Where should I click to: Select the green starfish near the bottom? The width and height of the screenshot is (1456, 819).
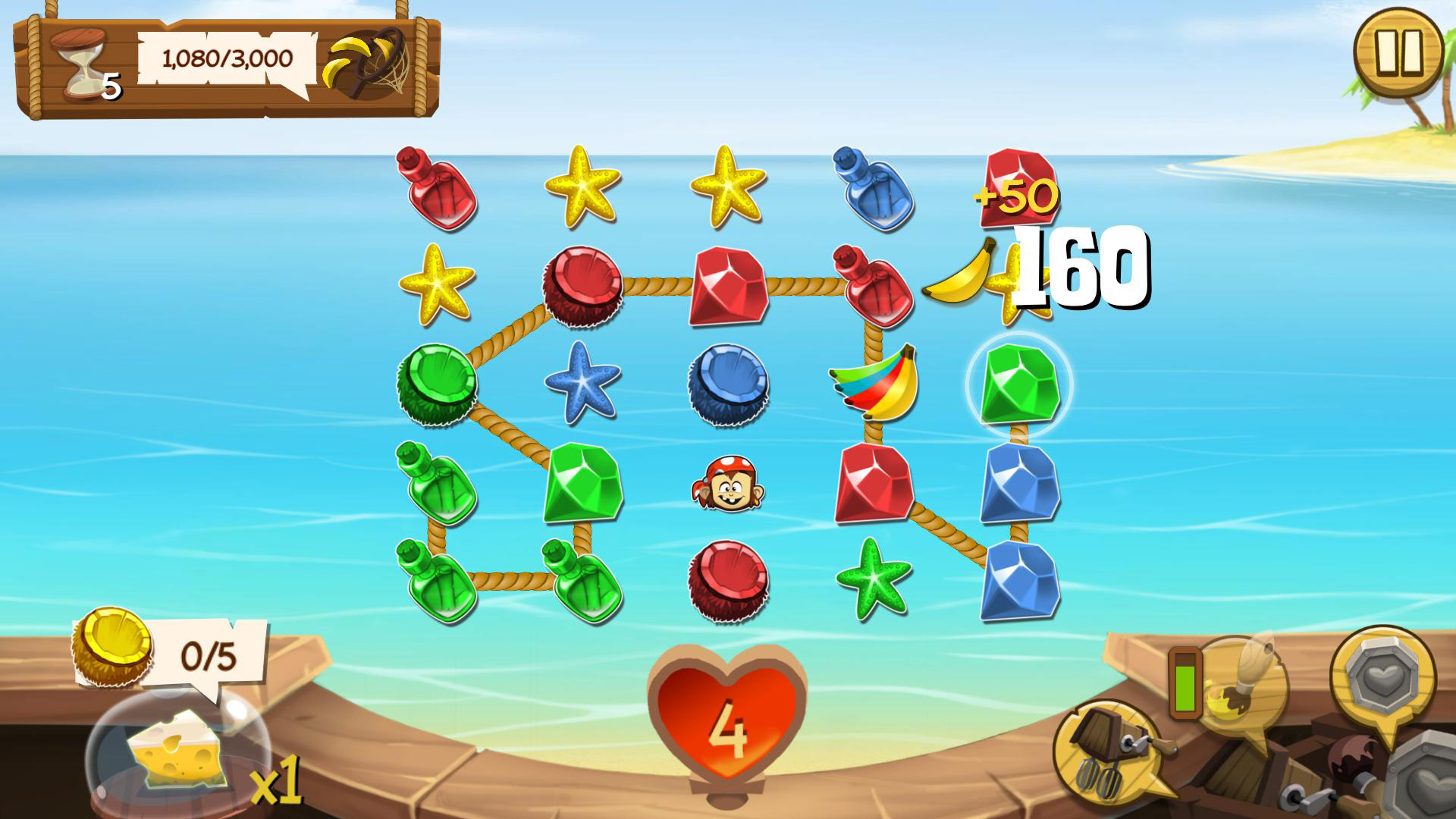(x=872, y=580)
